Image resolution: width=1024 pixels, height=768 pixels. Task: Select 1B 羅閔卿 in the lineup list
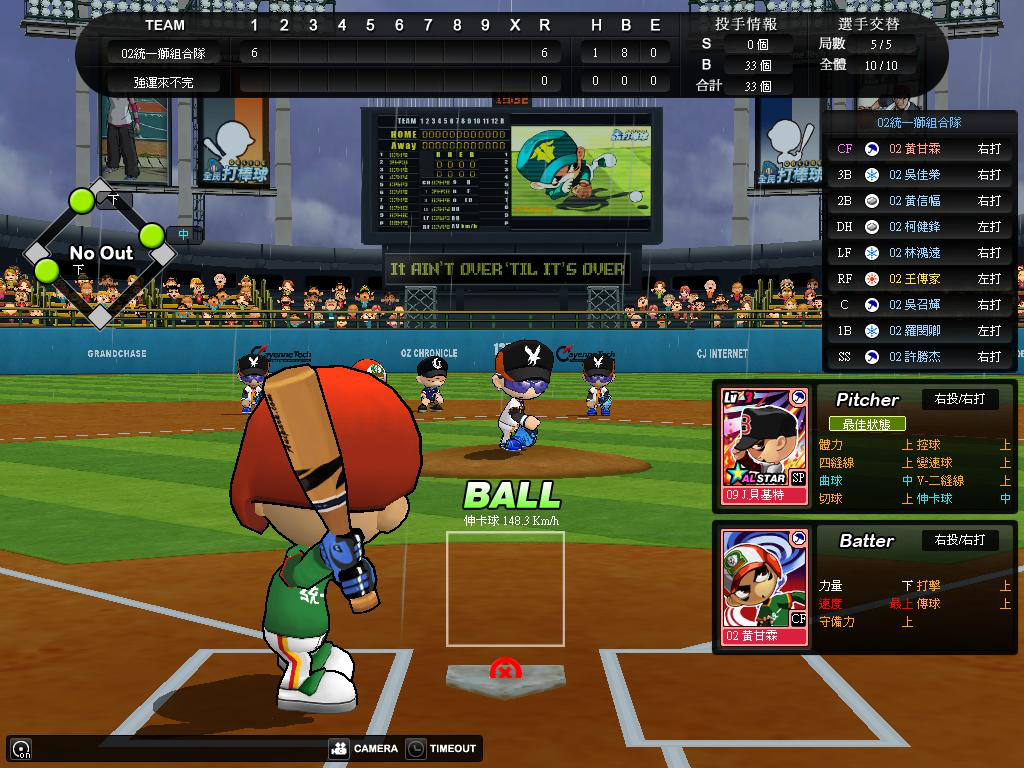[x=918, y=331]
